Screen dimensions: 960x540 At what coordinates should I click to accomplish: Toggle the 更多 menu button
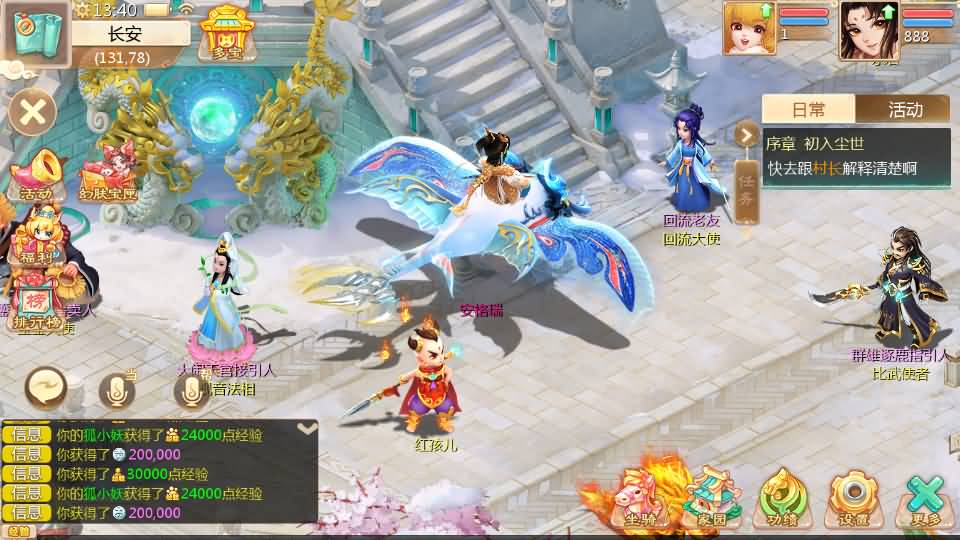(x=926, y=498)
